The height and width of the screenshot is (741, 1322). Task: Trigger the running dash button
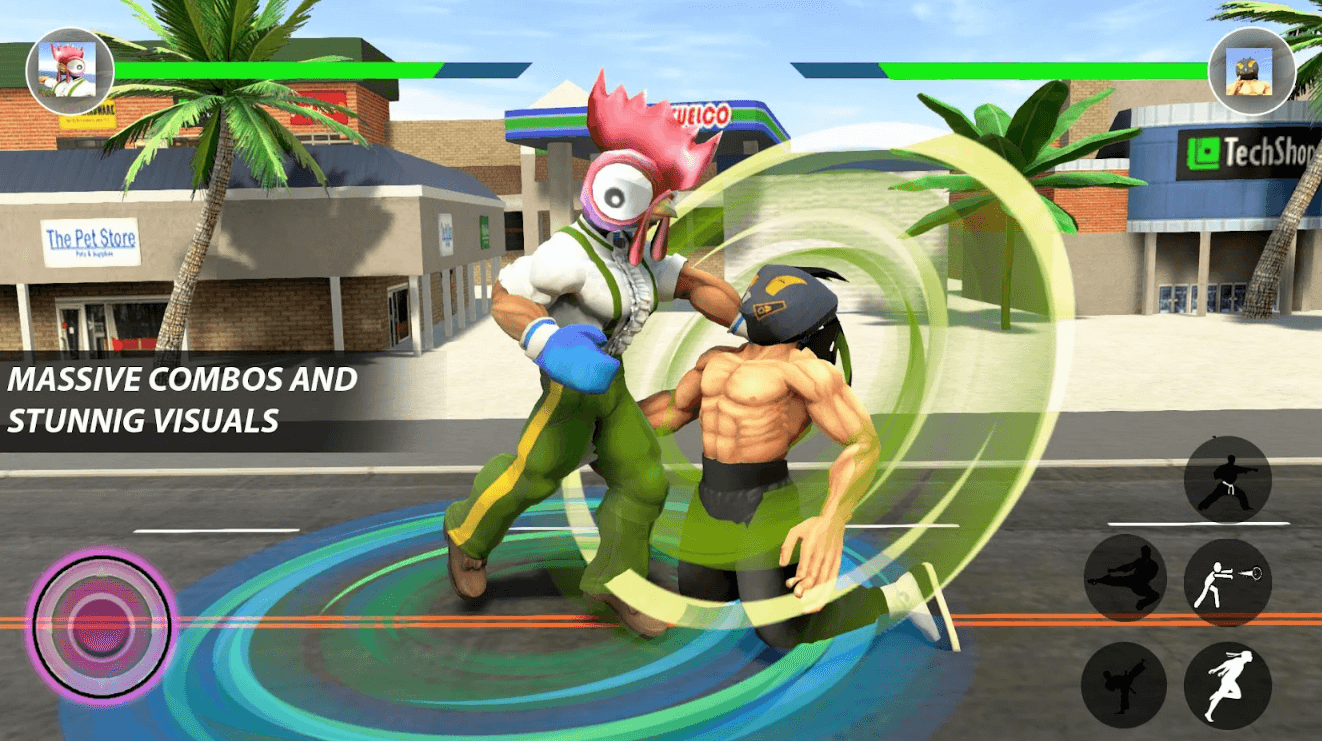coord(1227,684)
